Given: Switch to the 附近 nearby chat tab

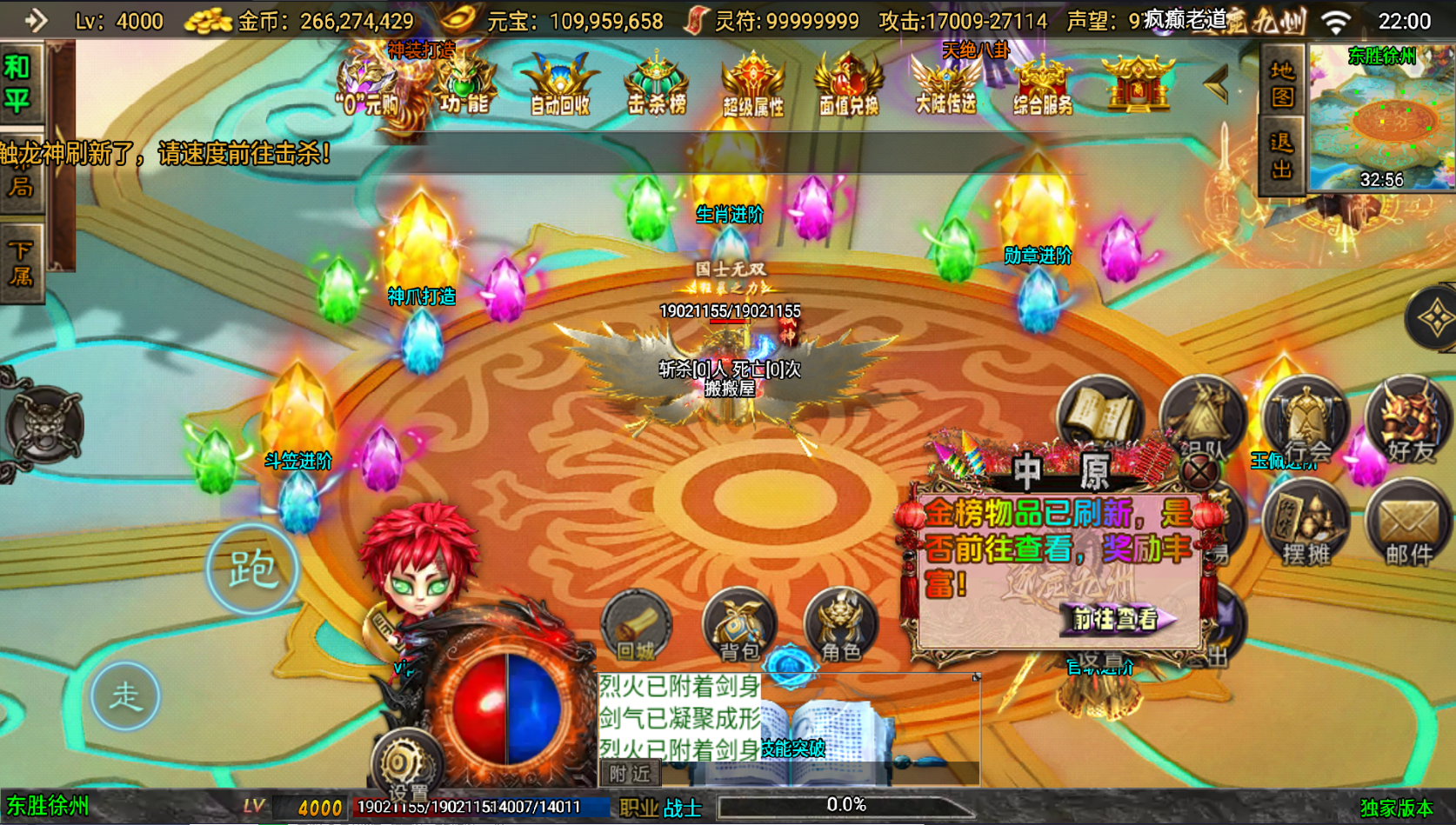Looking at the screenshot, I should pyautogui.click(x=631, y=774).
